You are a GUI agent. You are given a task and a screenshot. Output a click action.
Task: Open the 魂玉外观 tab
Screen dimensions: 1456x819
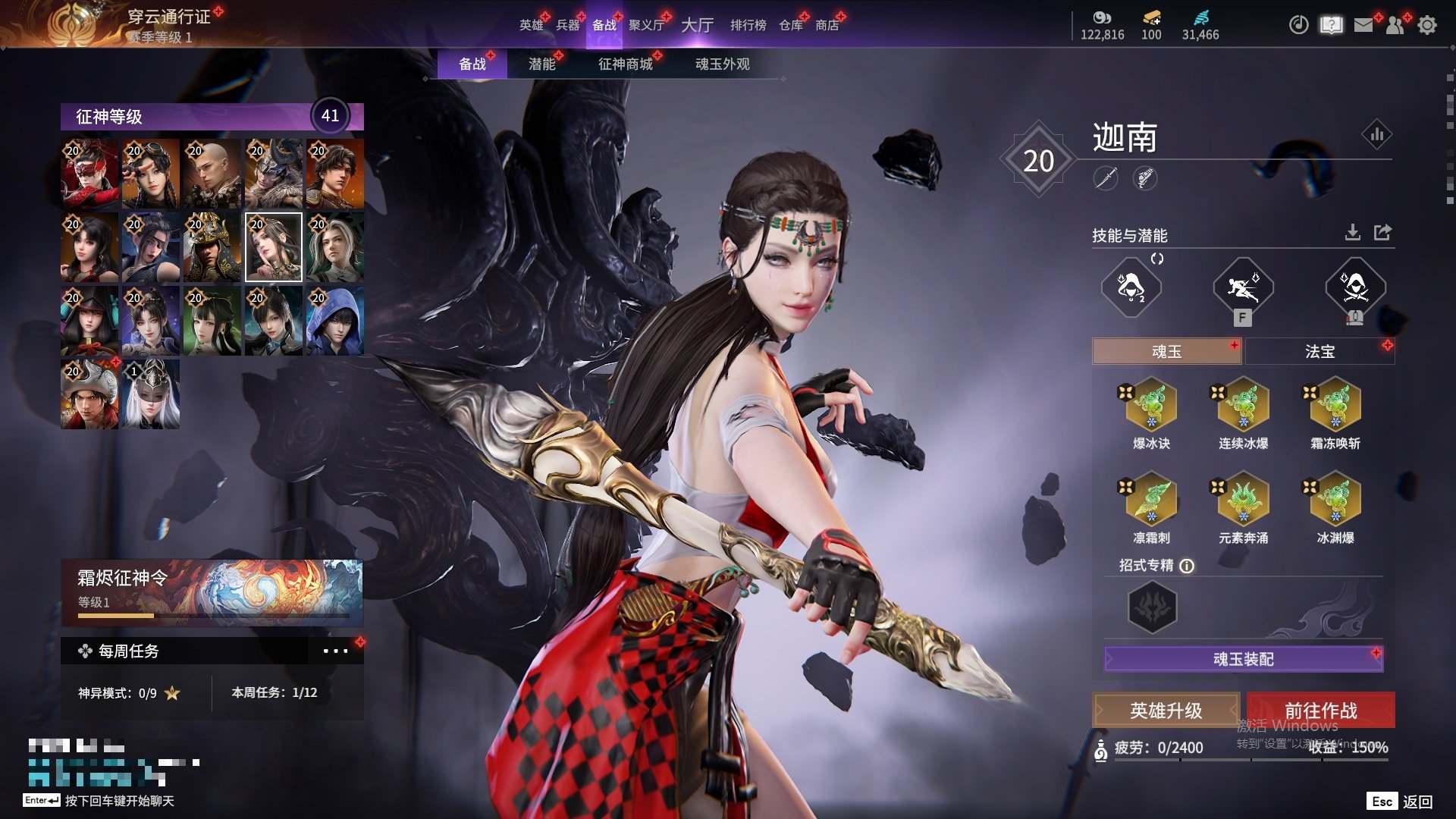tap(722, 64)
